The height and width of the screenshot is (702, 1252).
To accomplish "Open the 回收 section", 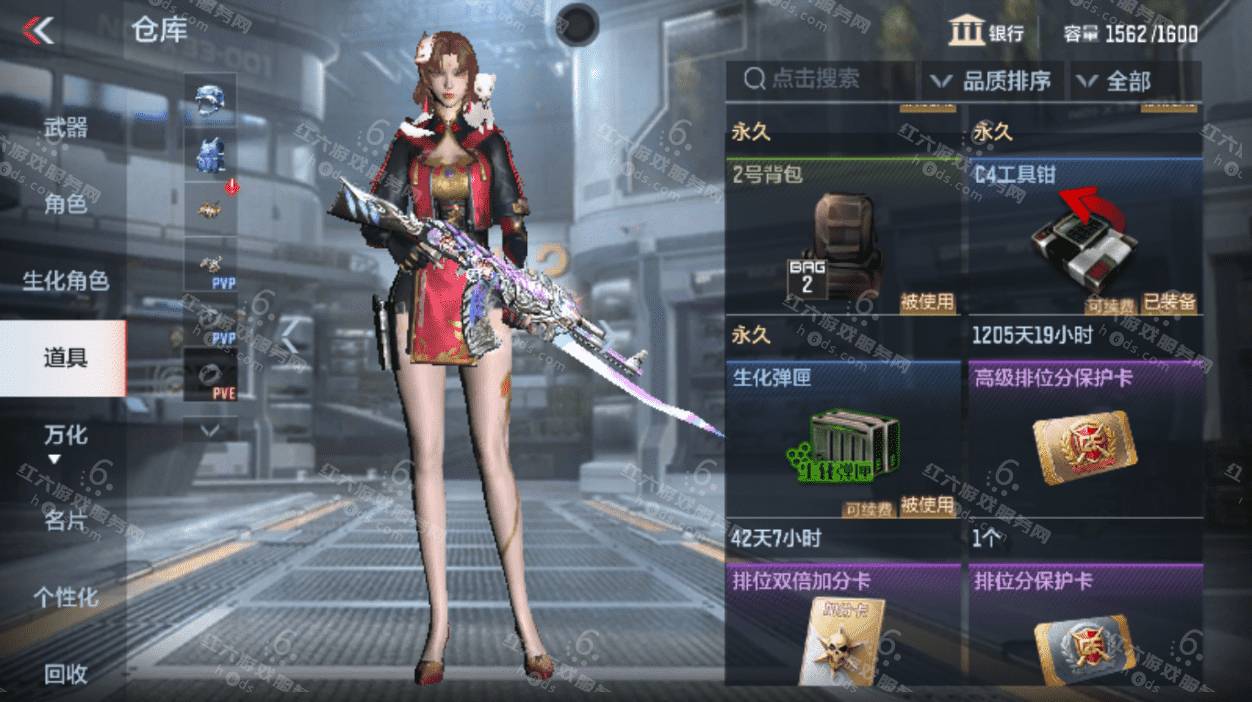I will (65, 674).
